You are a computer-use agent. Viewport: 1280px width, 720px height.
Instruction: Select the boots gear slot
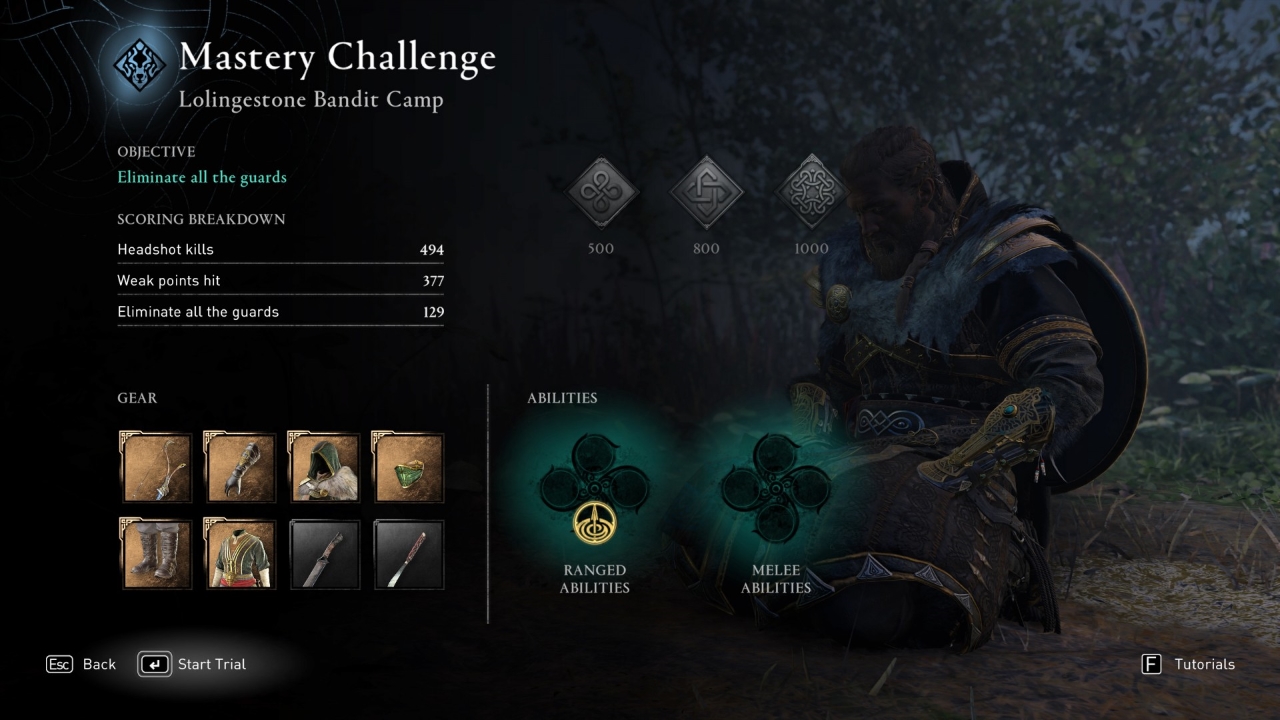pyautogui.click(x=157, y=553)
